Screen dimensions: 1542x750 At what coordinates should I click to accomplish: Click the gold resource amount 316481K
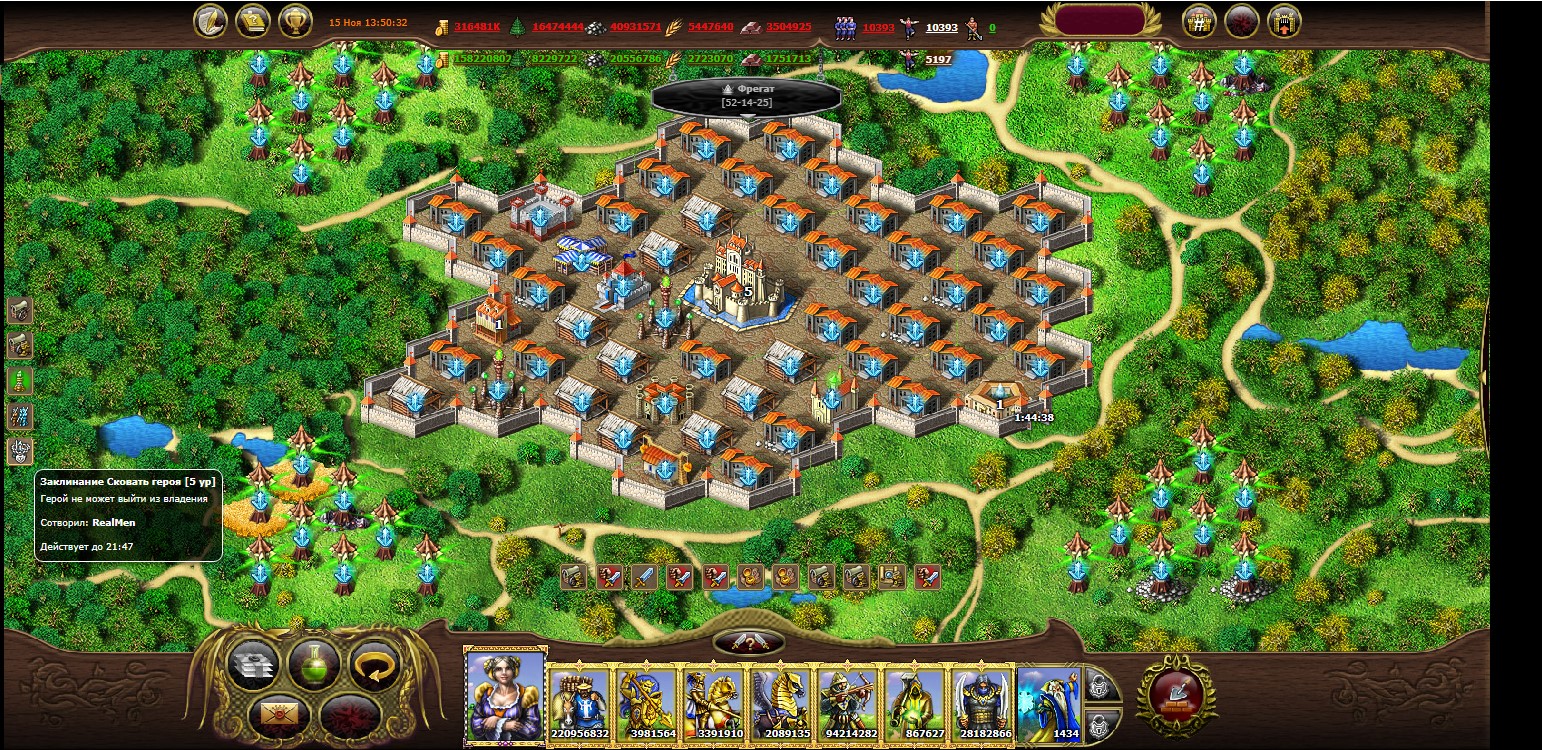476,27
